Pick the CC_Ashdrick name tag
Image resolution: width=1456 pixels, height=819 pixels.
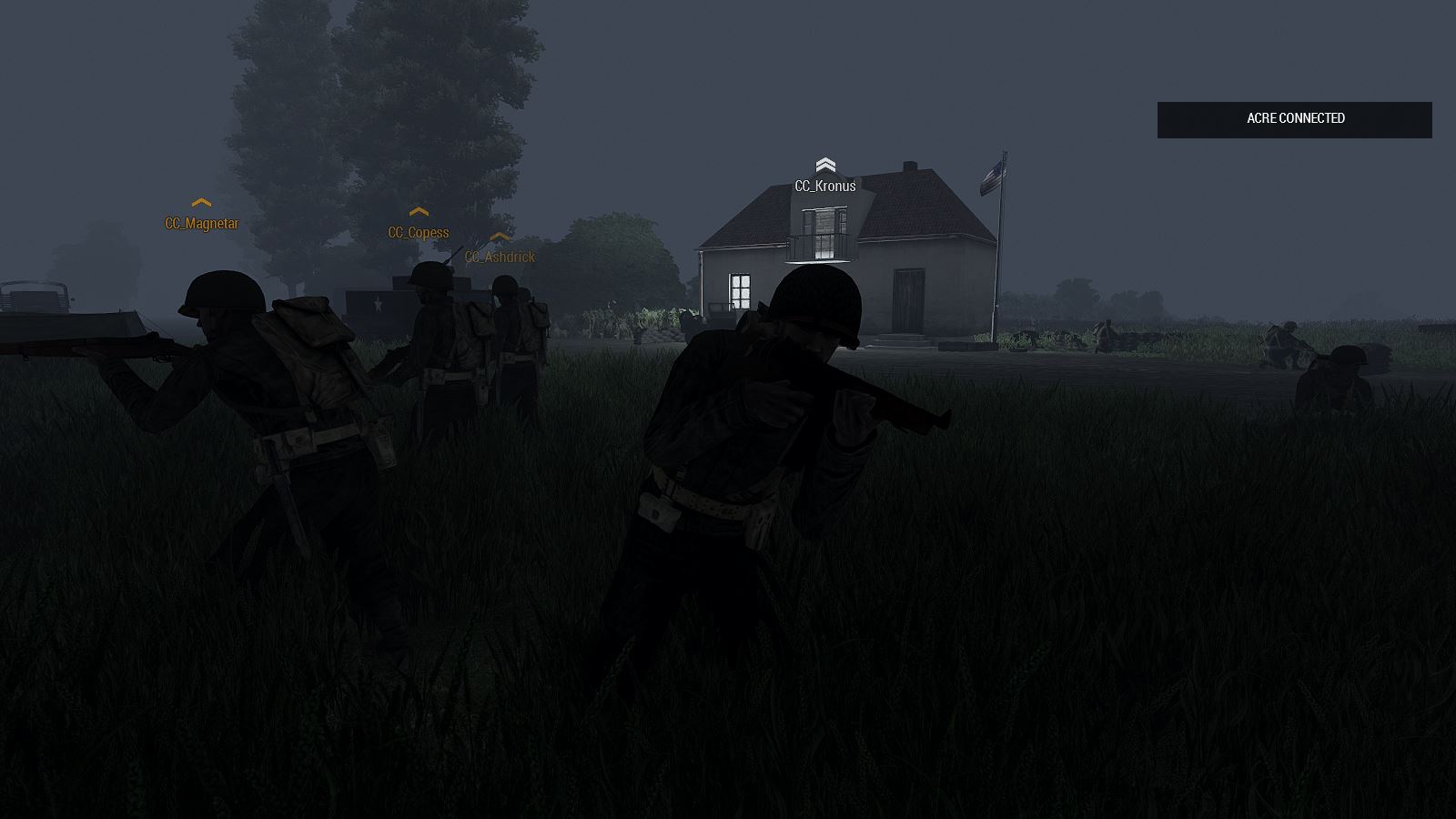coord(500,257)
